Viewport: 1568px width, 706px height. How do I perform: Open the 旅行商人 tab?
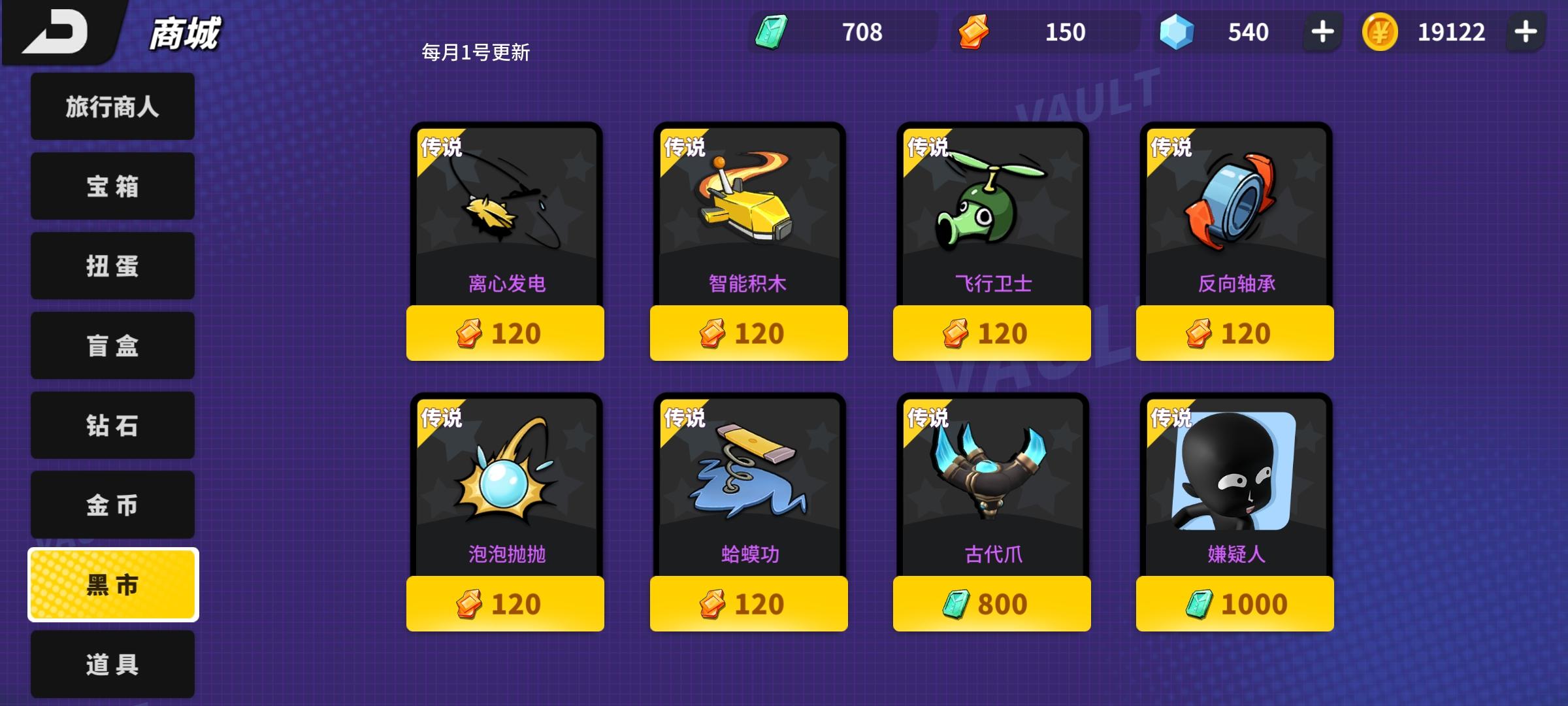click(x=111, y=106)
